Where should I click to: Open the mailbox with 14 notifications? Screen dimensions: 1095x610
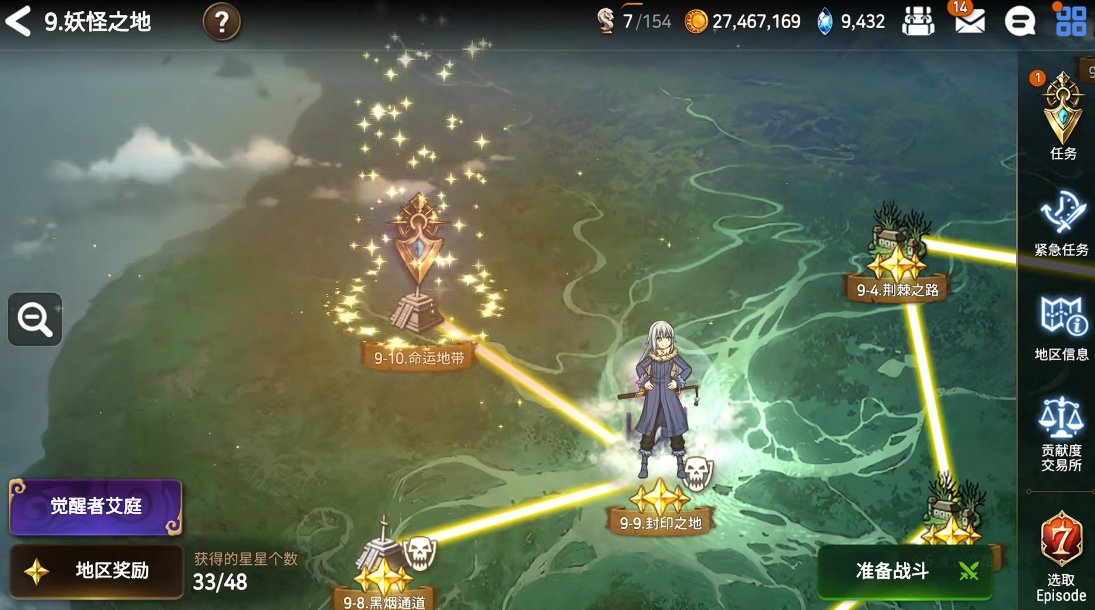[x=968, y=21]
